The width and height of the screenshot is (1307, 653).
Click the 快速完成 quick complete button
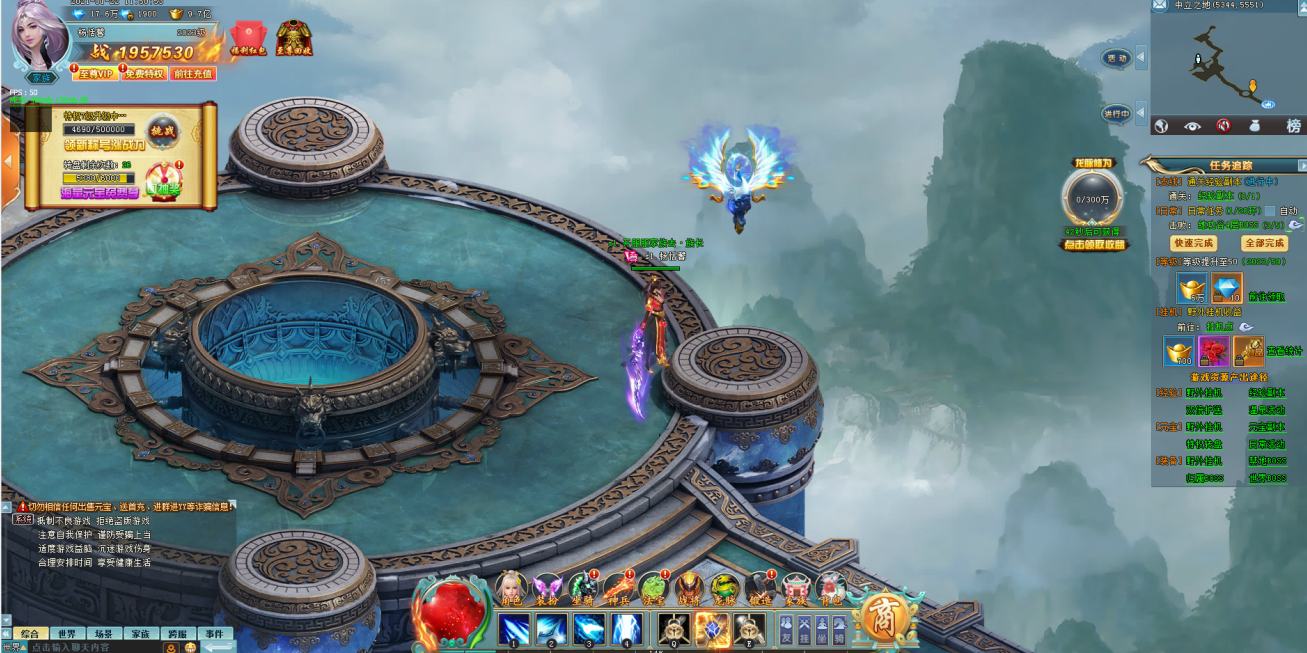(1193, 243)
